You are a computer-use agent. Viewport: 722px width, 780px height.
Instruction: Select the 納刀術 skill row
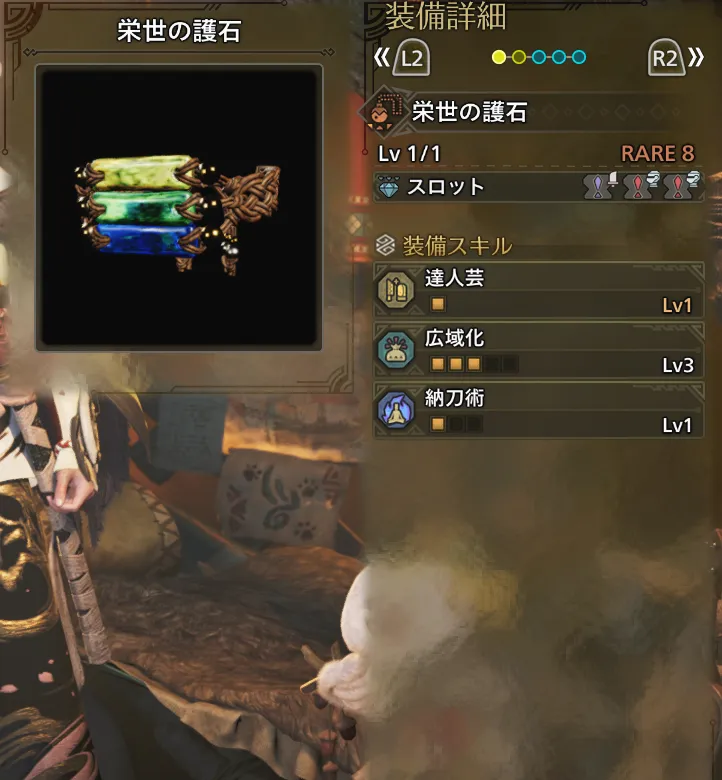540,411
